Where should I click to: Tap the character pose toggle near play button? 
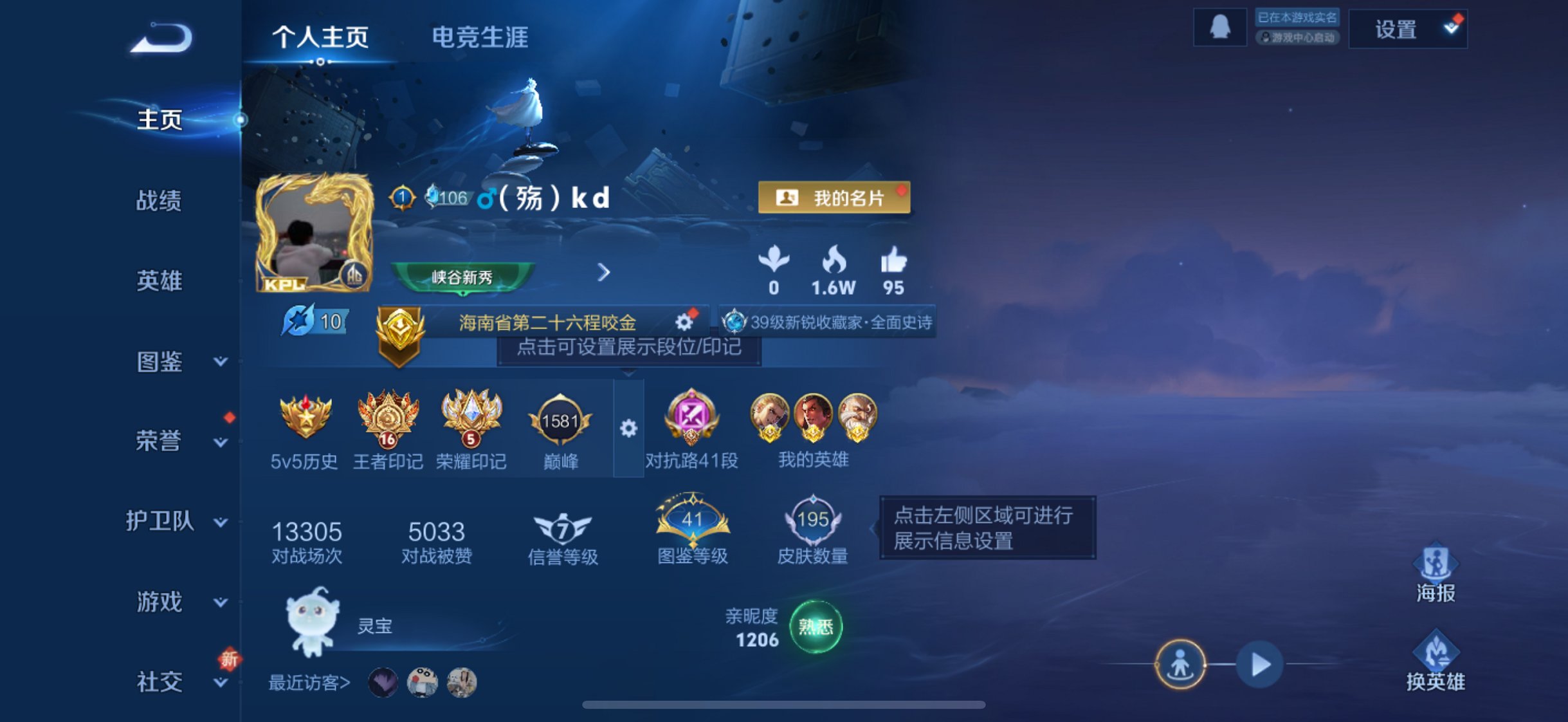[x=1182, y=663]
